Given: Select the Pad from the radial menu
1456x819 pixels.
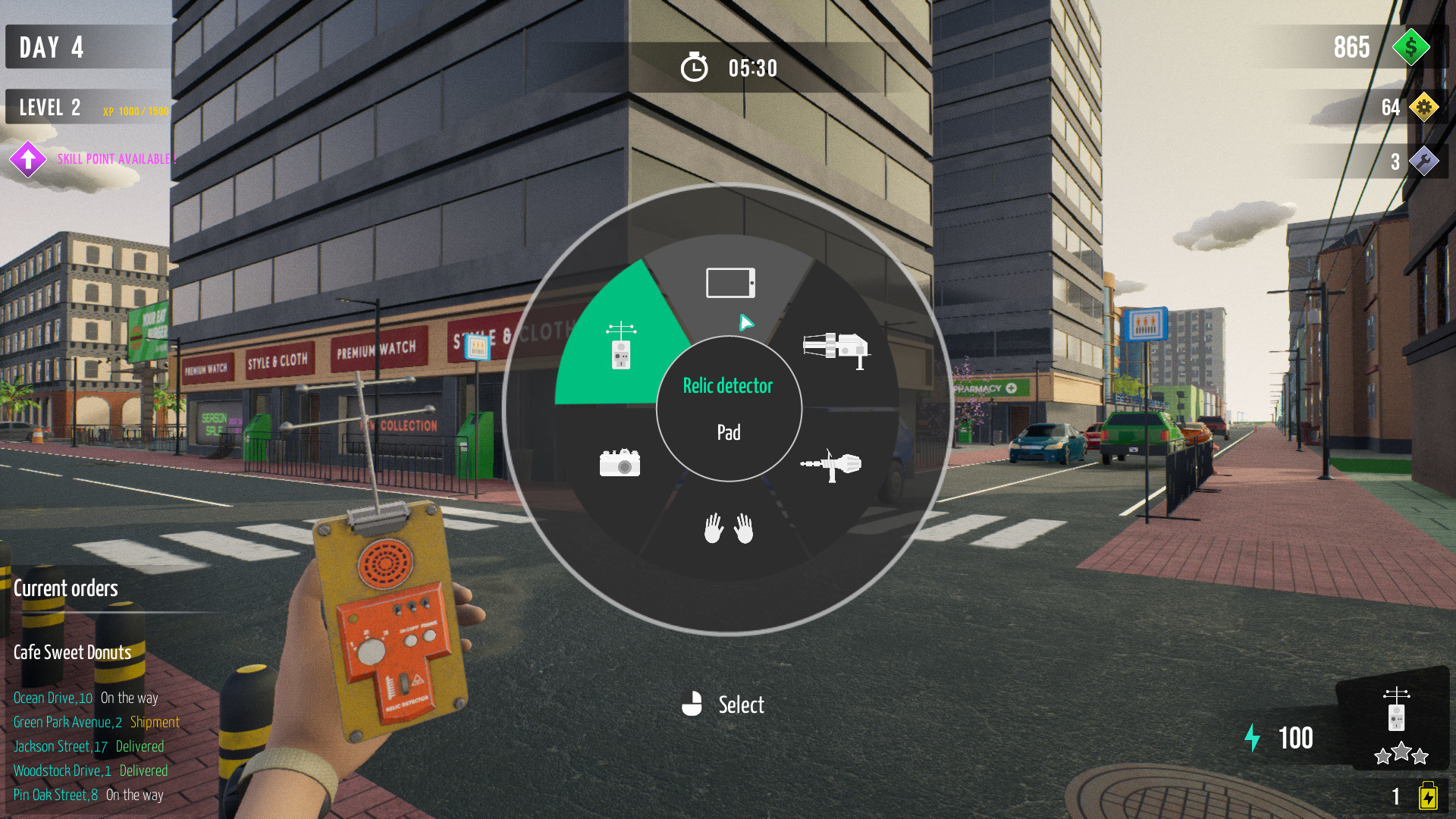Looking at the screenshot, I should click(x=729, y=281).
